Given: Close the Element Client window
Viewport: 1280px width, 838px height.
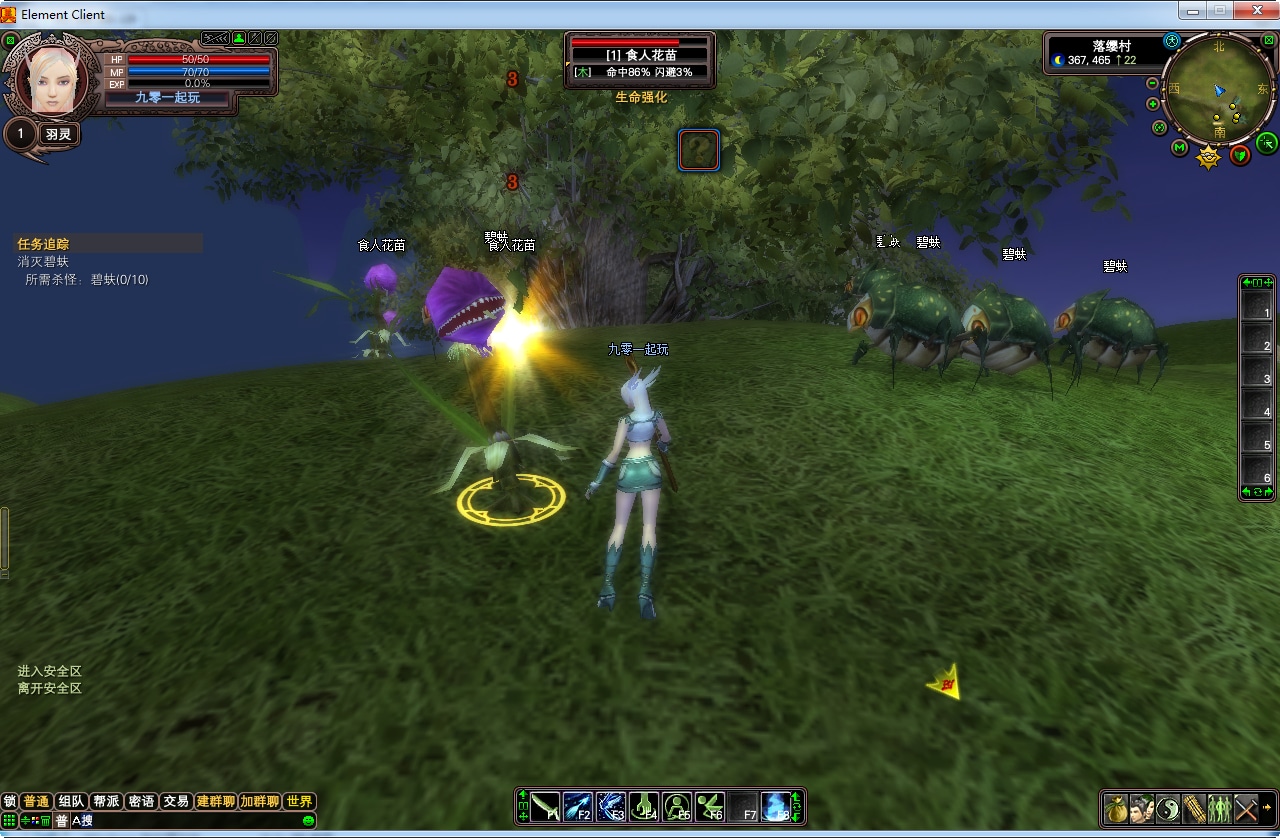Looking at the screenshot, I should coord(1254,10).
